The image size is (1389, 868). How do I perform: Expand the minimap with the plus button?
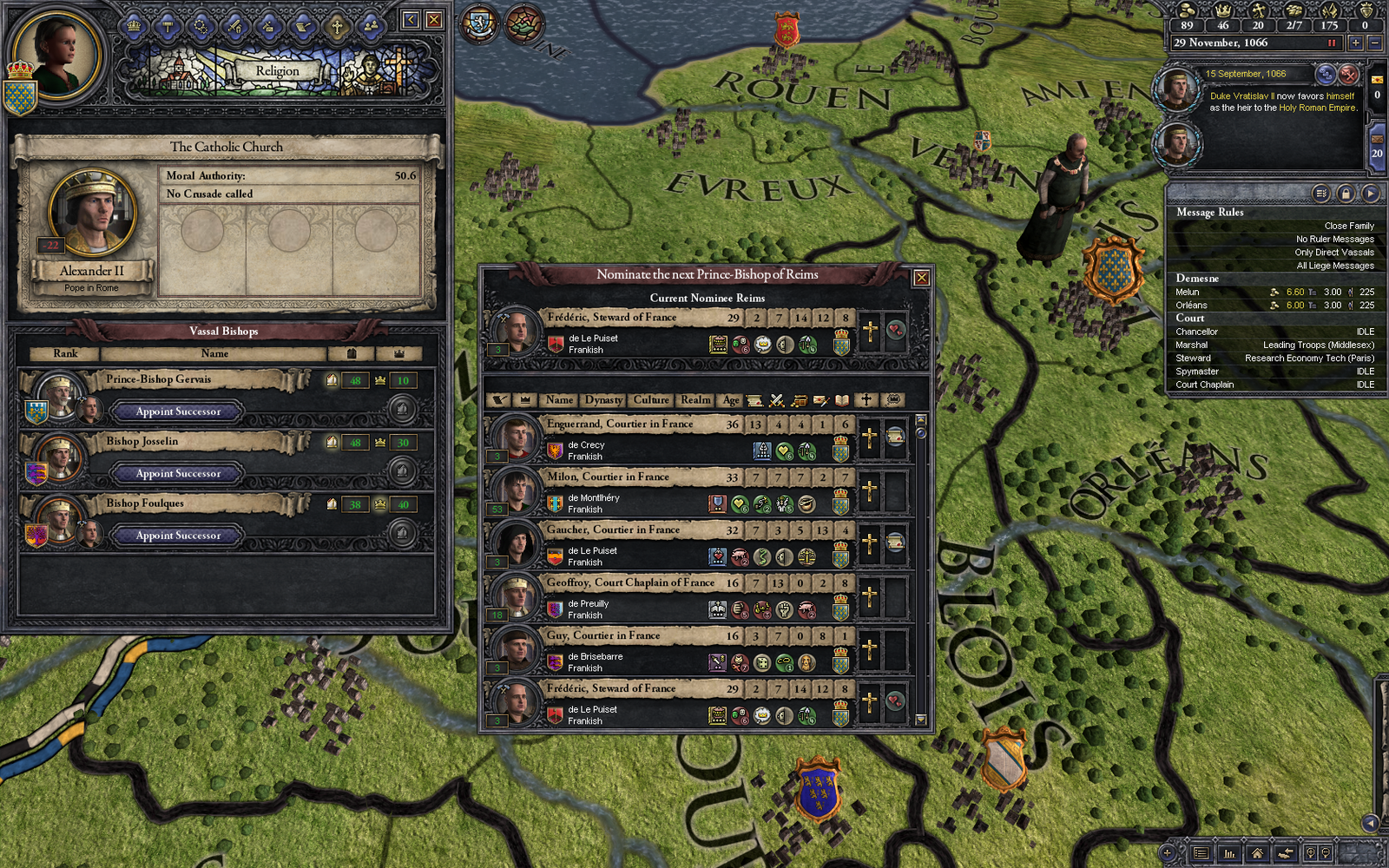click(1167, 853)
